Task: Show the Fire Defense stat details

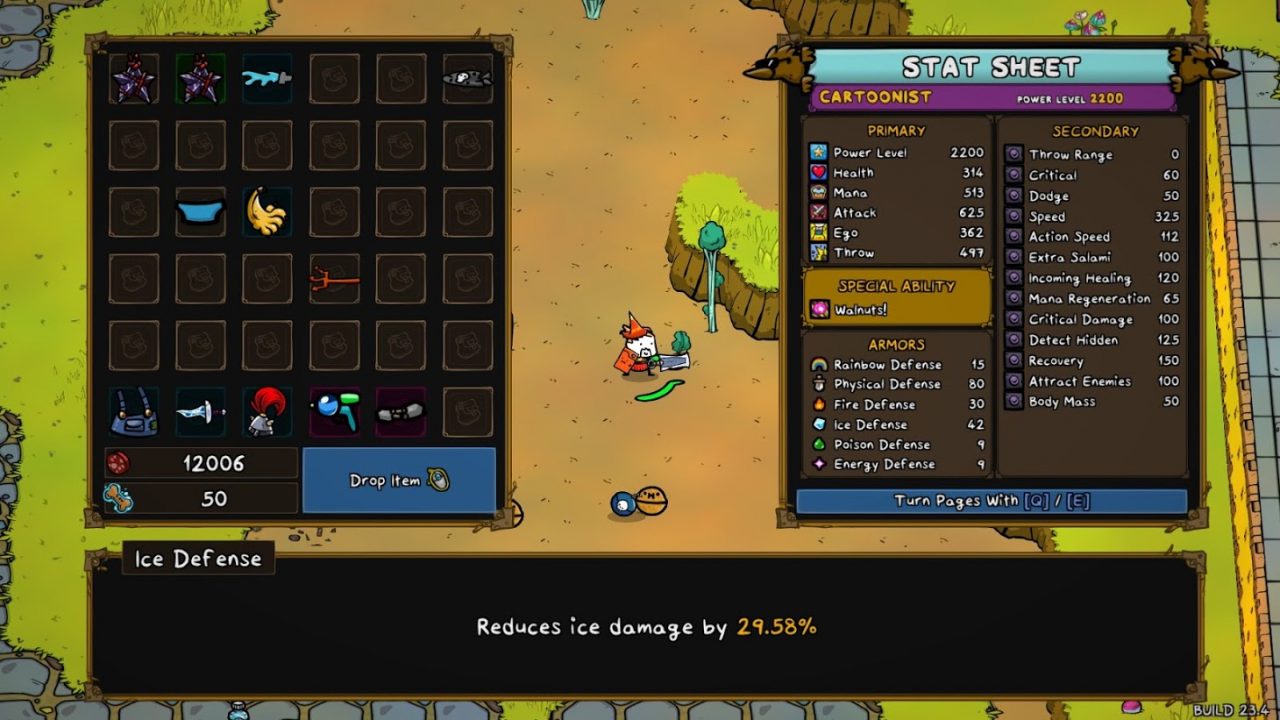Action: [x=896, y=404]
